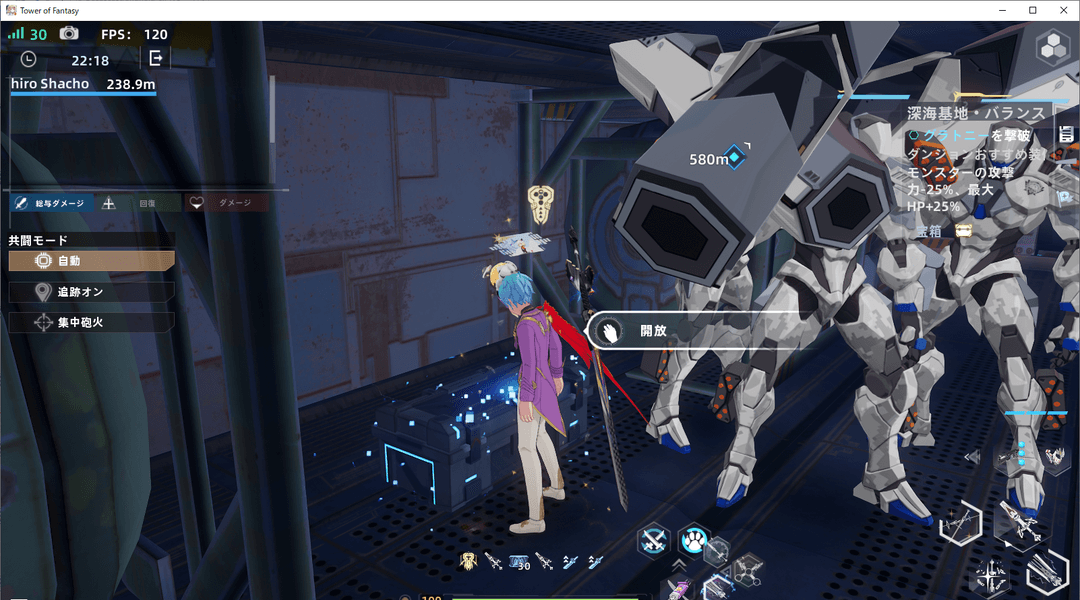This screenshot has width=1080, height=600.
Task: Toggle the crossed swords hexagon icon
Action: click(x=654, y=541)
